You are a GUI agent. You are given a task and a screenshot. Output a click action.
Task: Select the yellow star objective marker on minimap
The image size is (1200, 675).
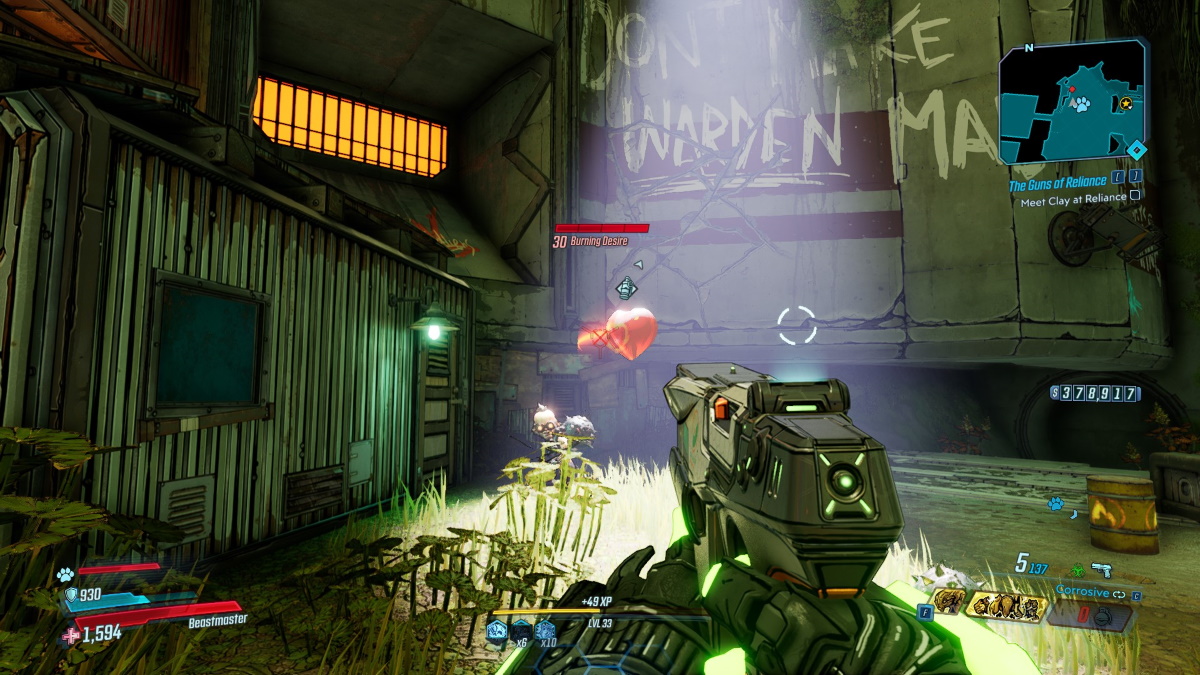pyautogui.click(x=1127, y=103)
